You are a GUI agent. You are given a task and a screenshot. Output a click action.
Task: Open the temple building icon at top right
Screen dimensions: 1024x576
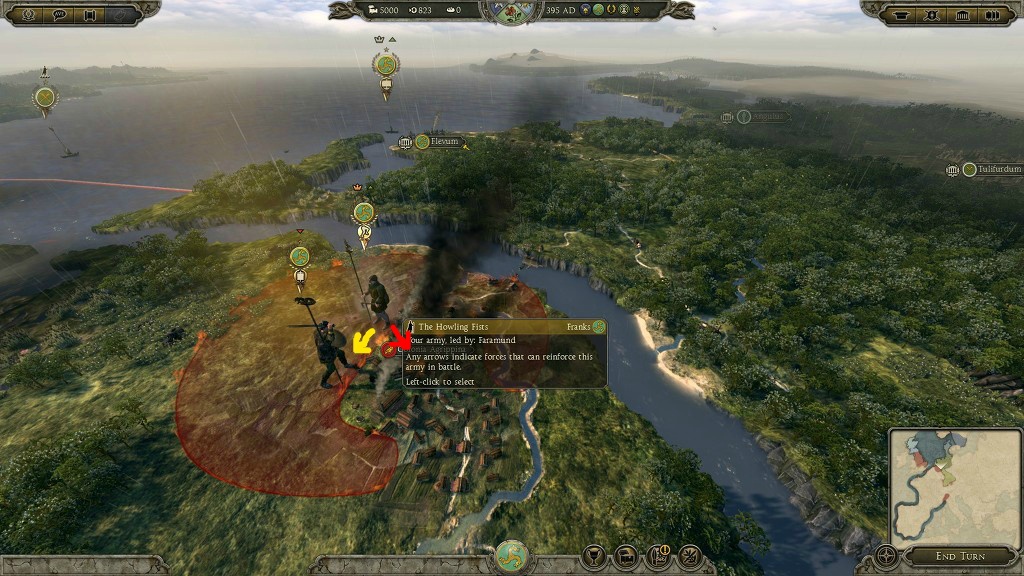[x=964, y=15]
